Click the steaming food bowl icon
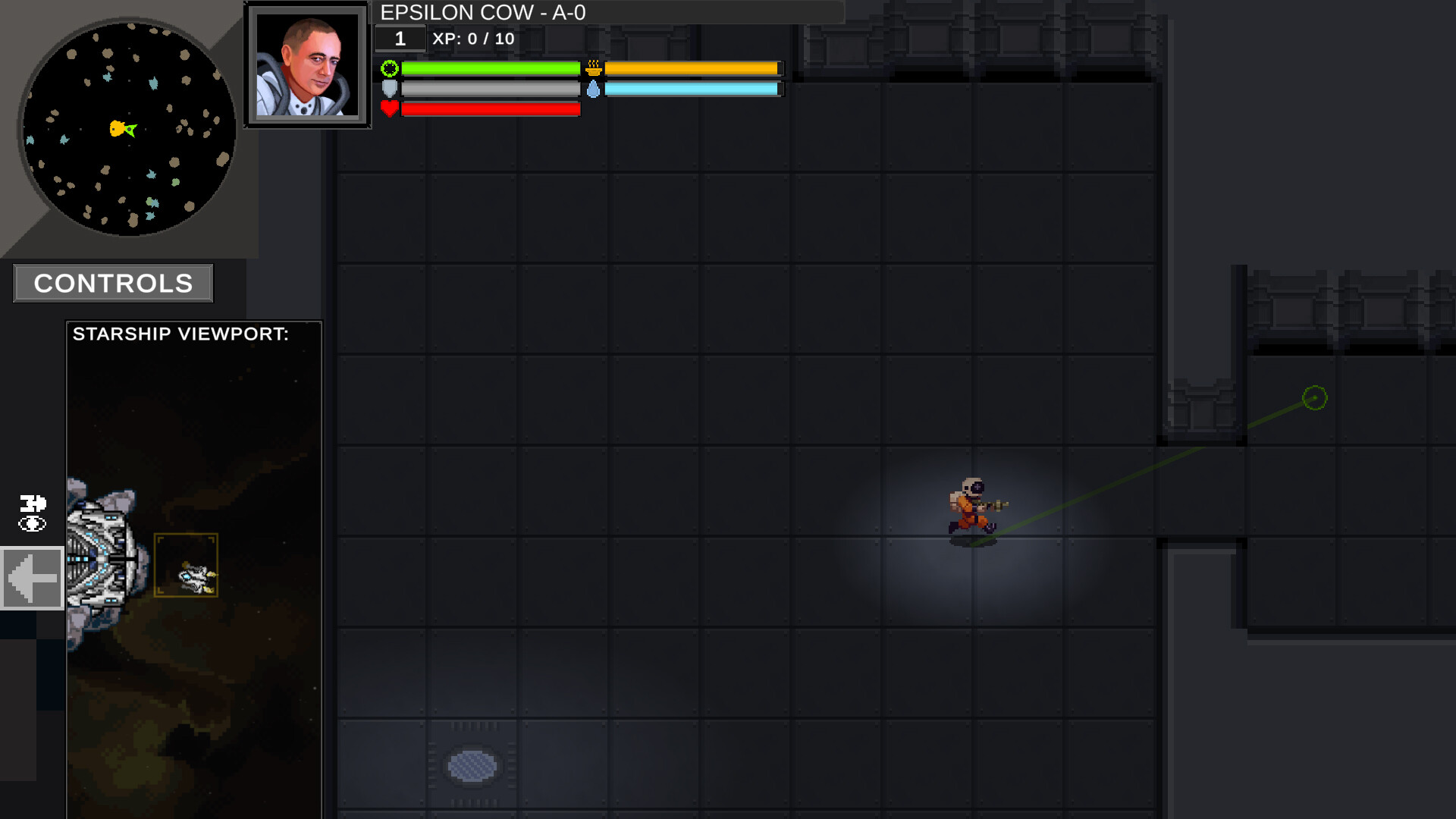 pos(594,69)
